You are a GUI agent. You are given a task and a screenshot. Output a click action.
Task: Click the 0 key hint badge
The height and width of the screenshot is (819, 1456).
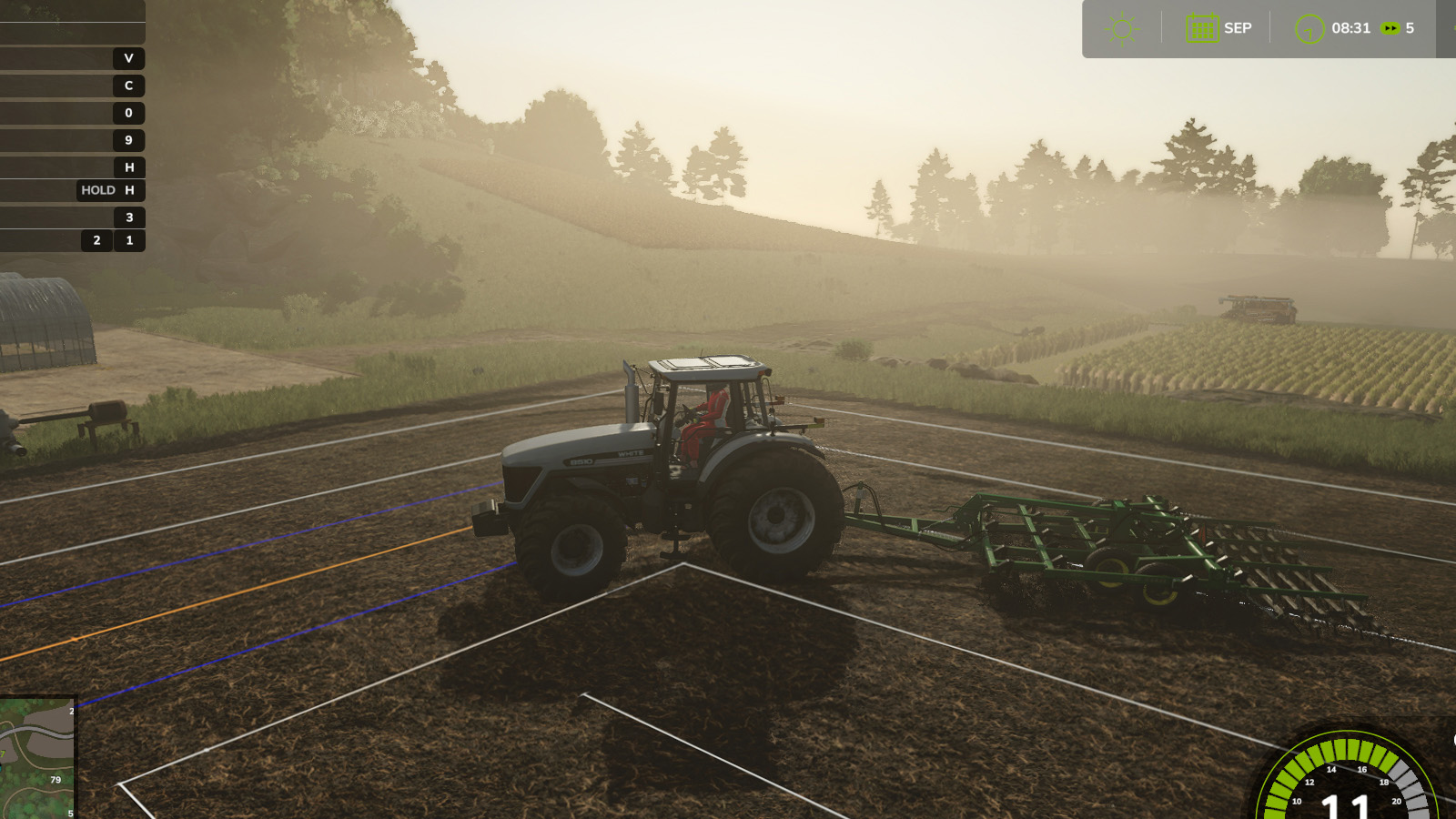(x=128, y=113)
